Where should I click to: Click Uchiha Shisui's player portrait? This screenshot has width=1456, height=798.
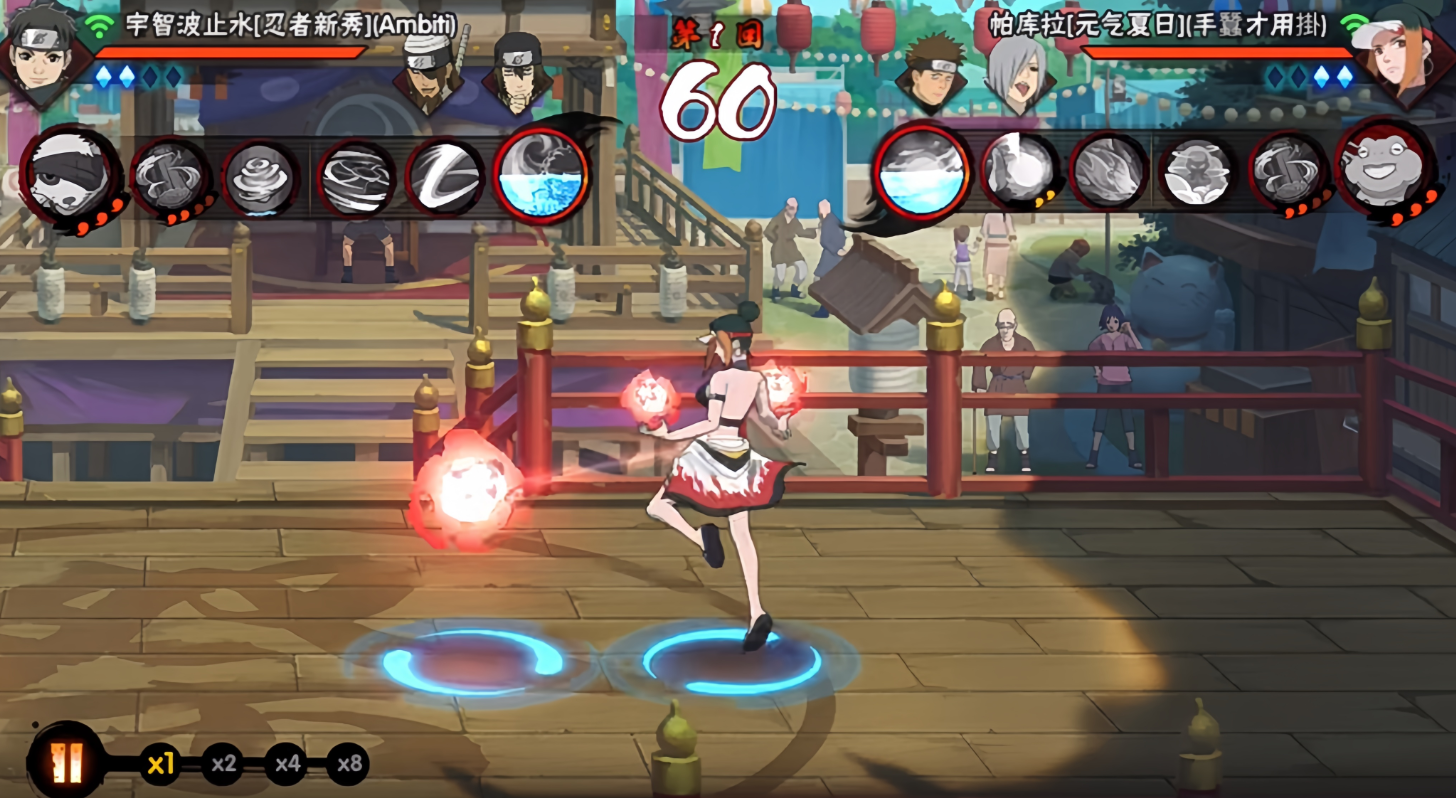point(43,50)
